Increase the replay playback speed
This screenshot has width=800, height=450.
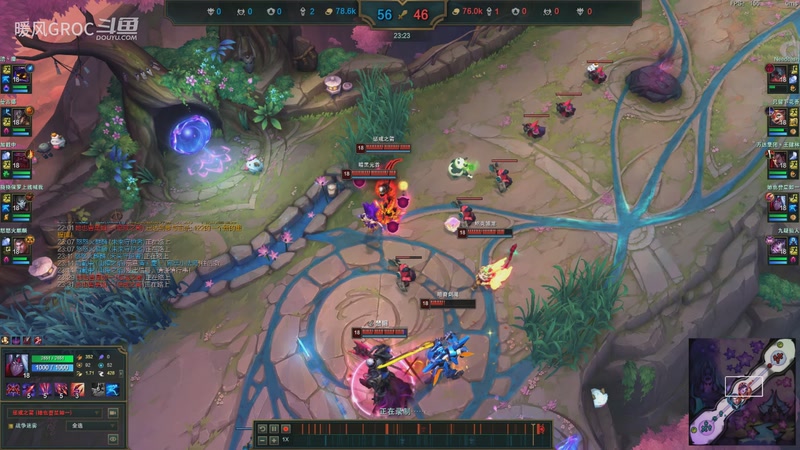[x=273, y=439]
